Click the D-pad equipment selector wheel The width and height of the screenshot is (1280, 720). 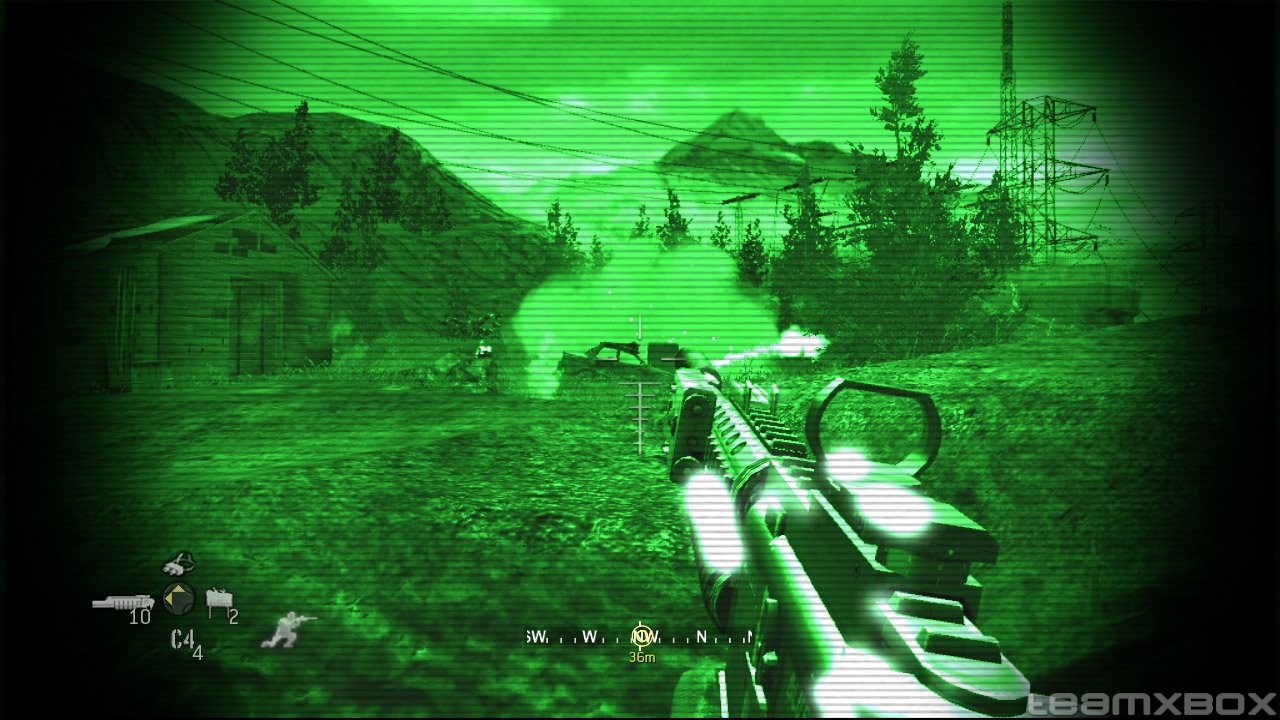178,599
